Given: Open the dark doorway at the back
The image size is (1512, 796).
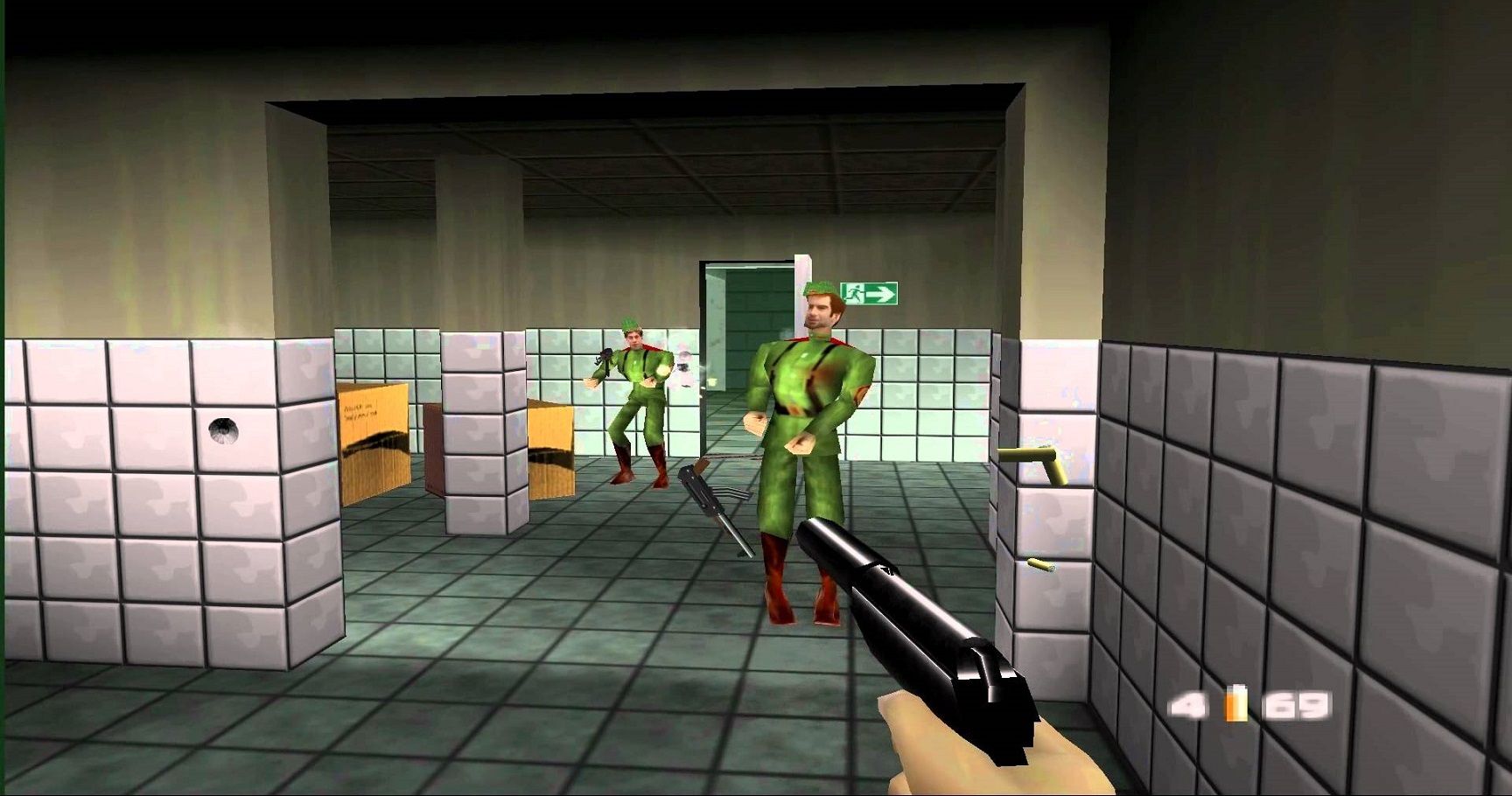Looking at the screenshot, I should point(739,324).
